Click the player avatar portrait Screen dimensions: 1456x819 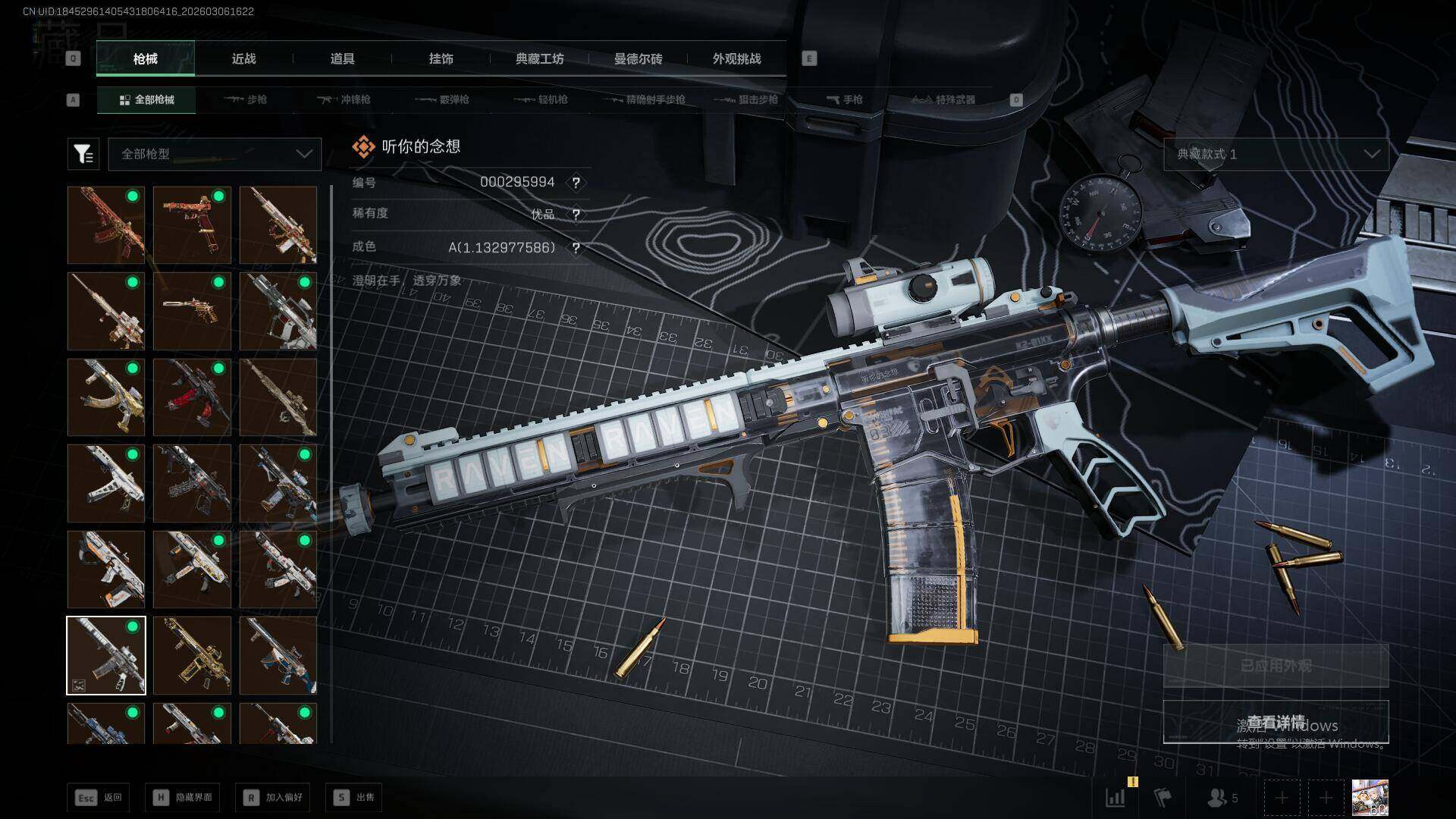[x=1370, y=797]
